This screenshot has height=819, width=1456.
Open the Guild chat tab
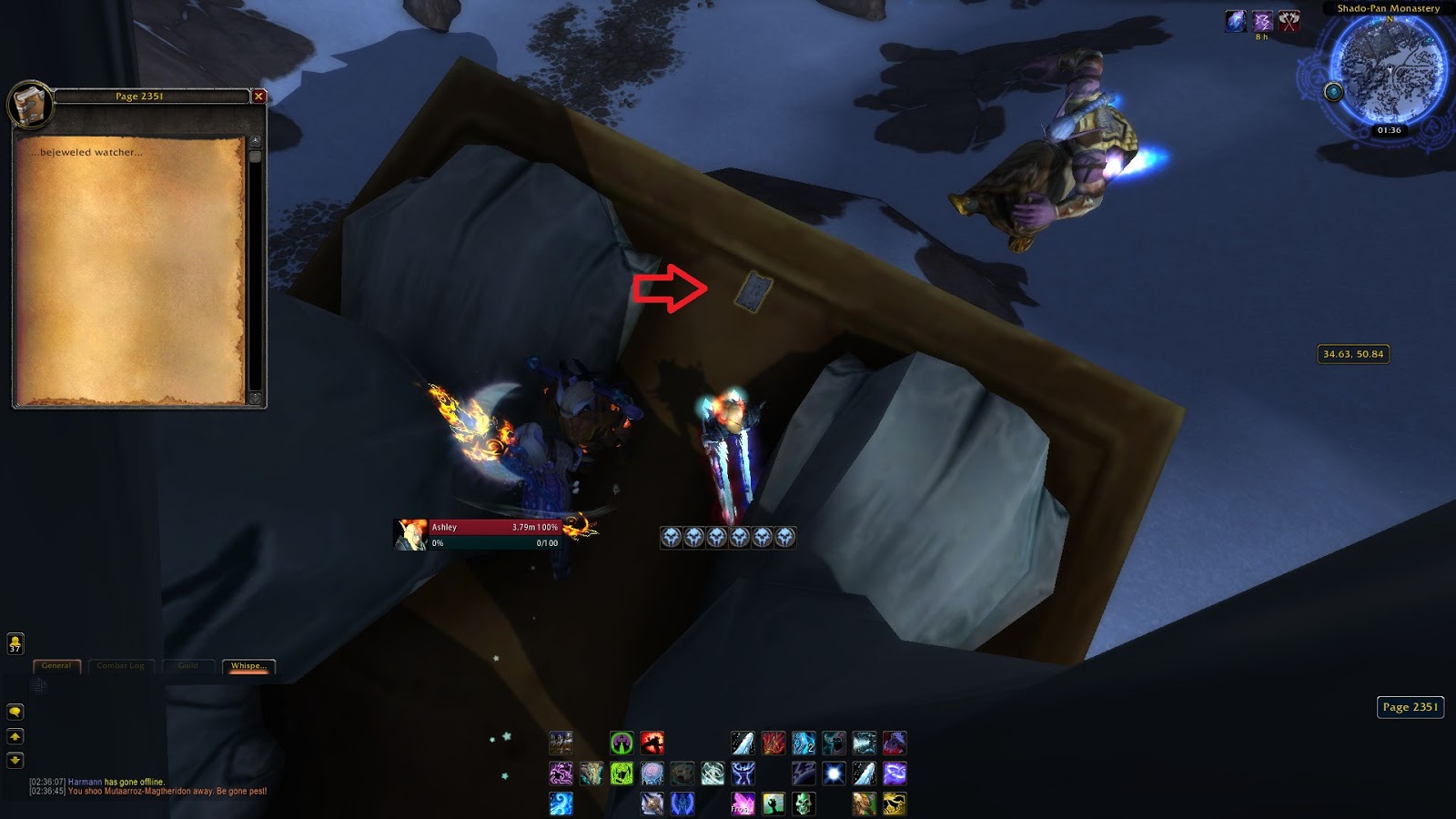tap(188, 665)
